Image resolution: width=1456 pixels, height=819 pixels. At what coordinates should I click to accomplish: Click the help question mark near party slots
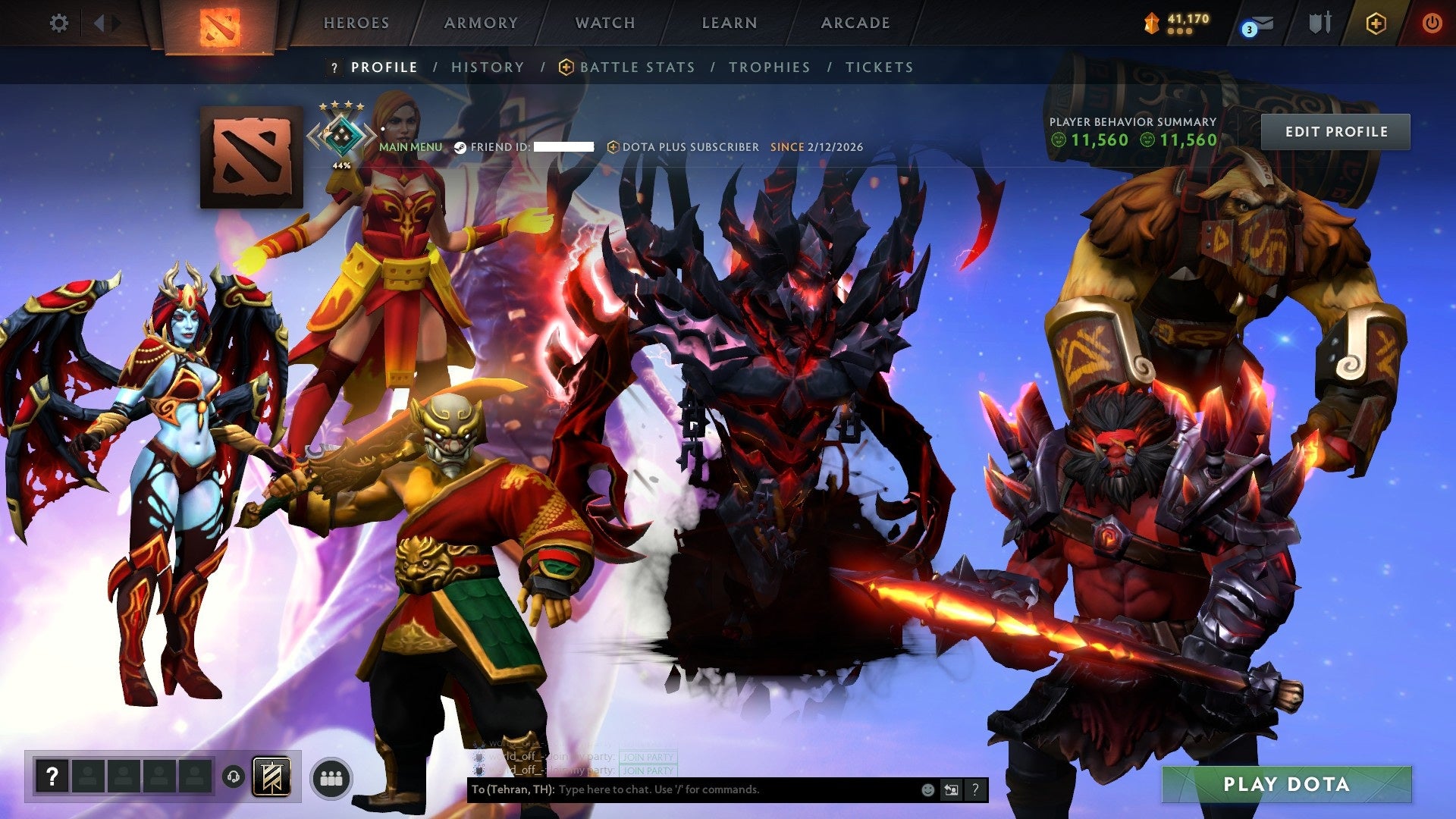52,774
